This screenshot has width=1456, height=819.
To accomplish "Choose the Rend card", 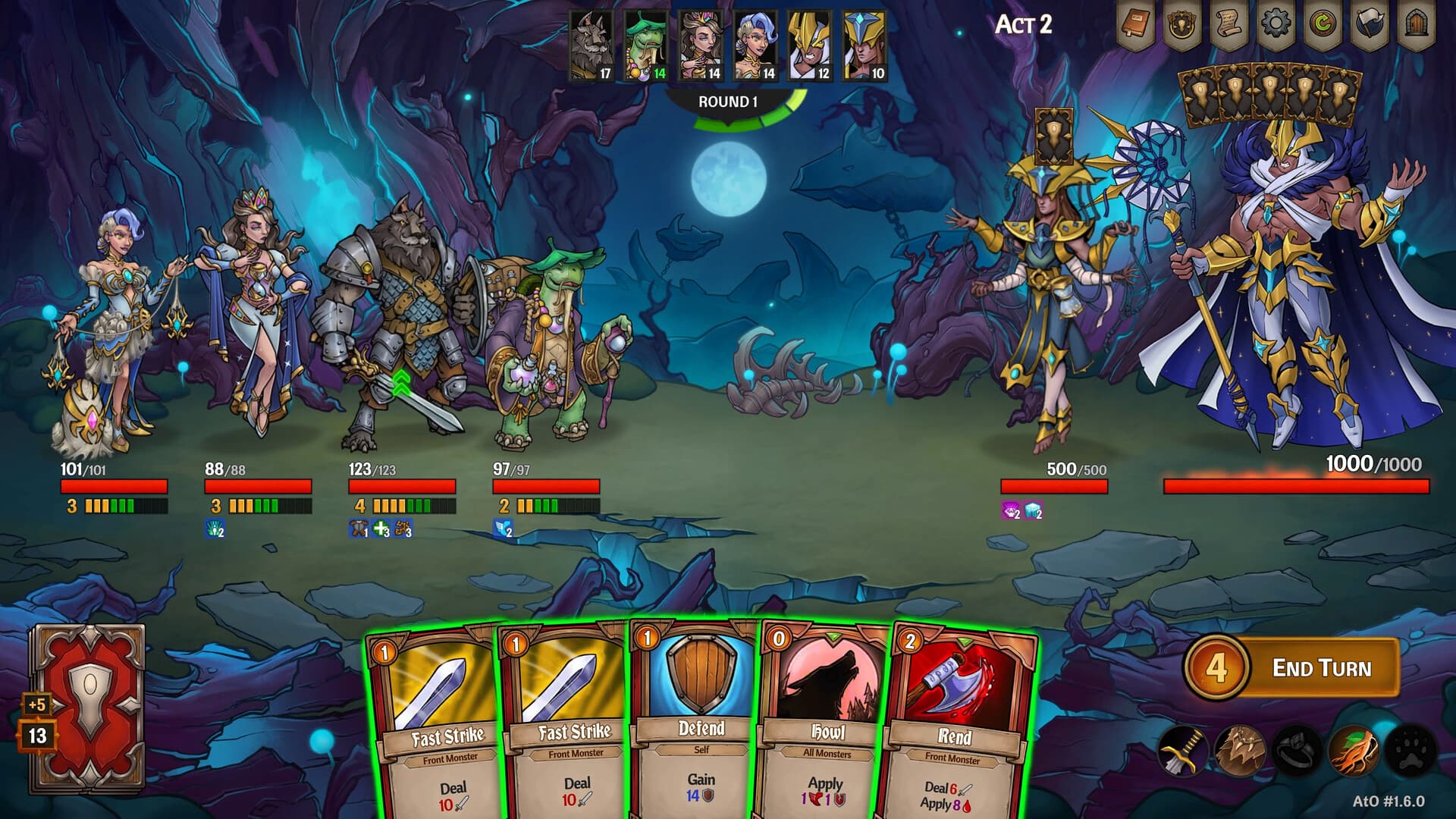I will (957, 720).
